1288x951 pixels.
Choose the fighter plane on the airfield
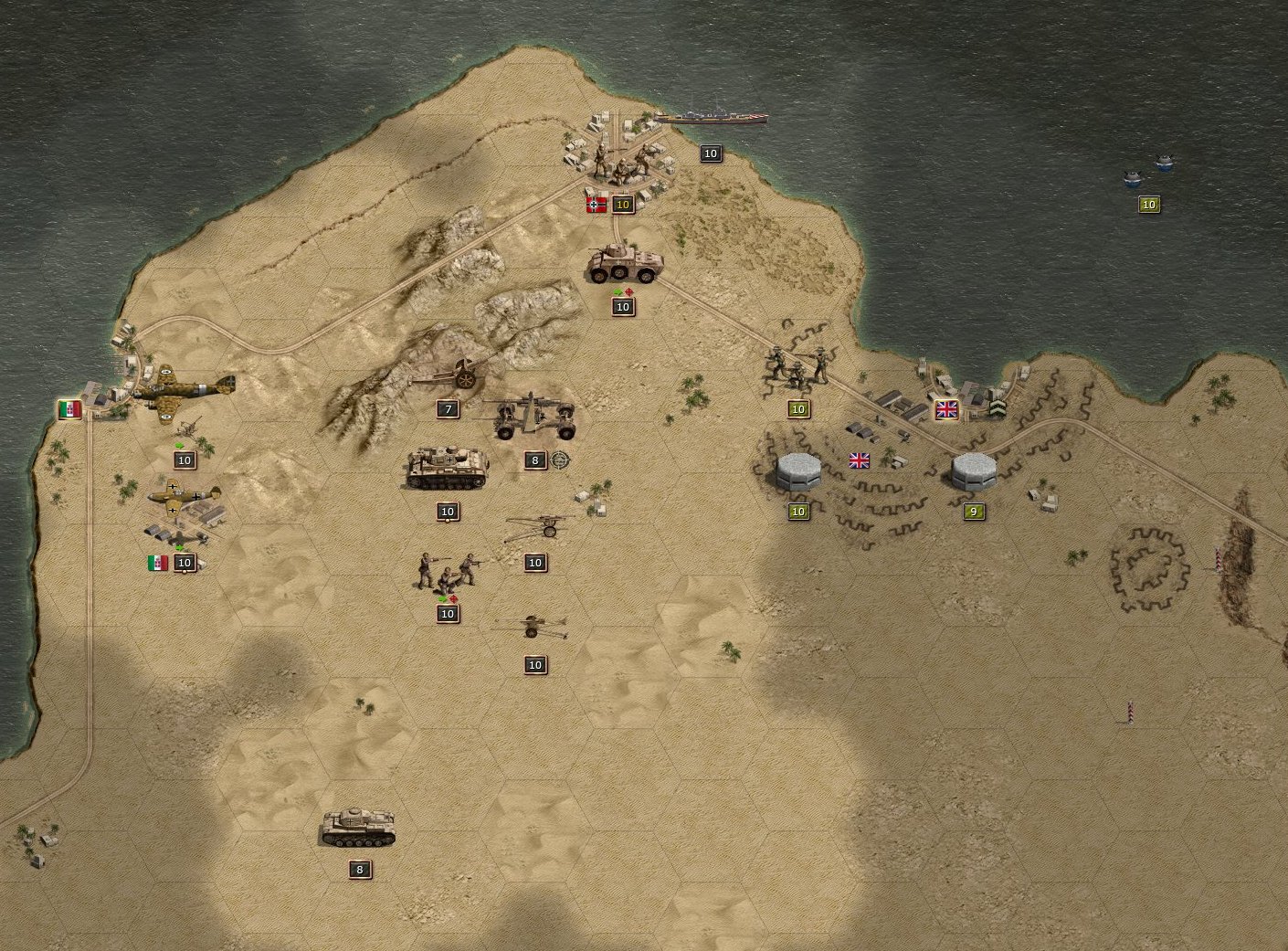pyautogui.click(x=185, y=498)
